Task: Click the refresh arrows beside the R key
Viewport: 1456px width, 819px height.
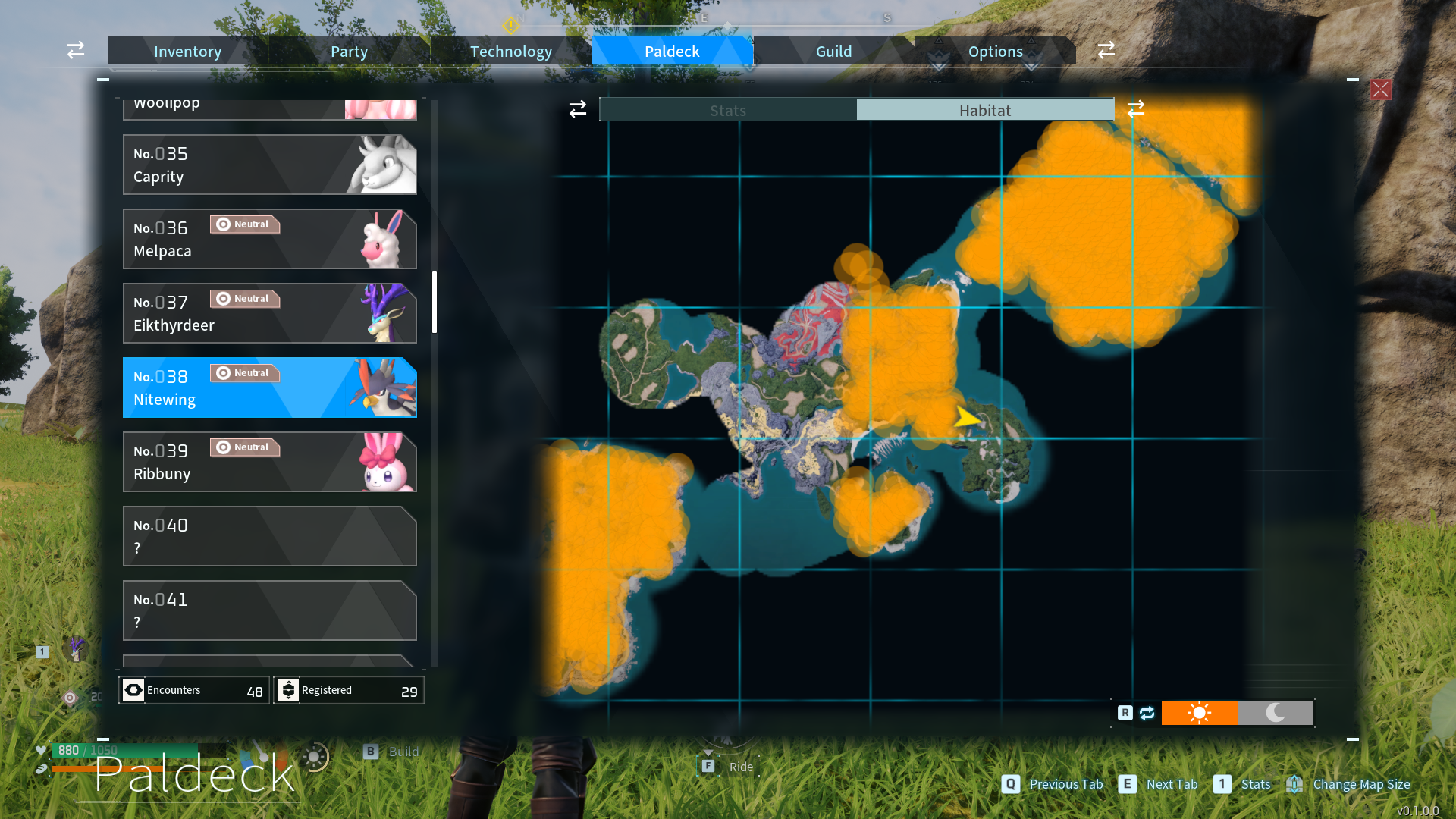Action: [x=1147, y=713]
